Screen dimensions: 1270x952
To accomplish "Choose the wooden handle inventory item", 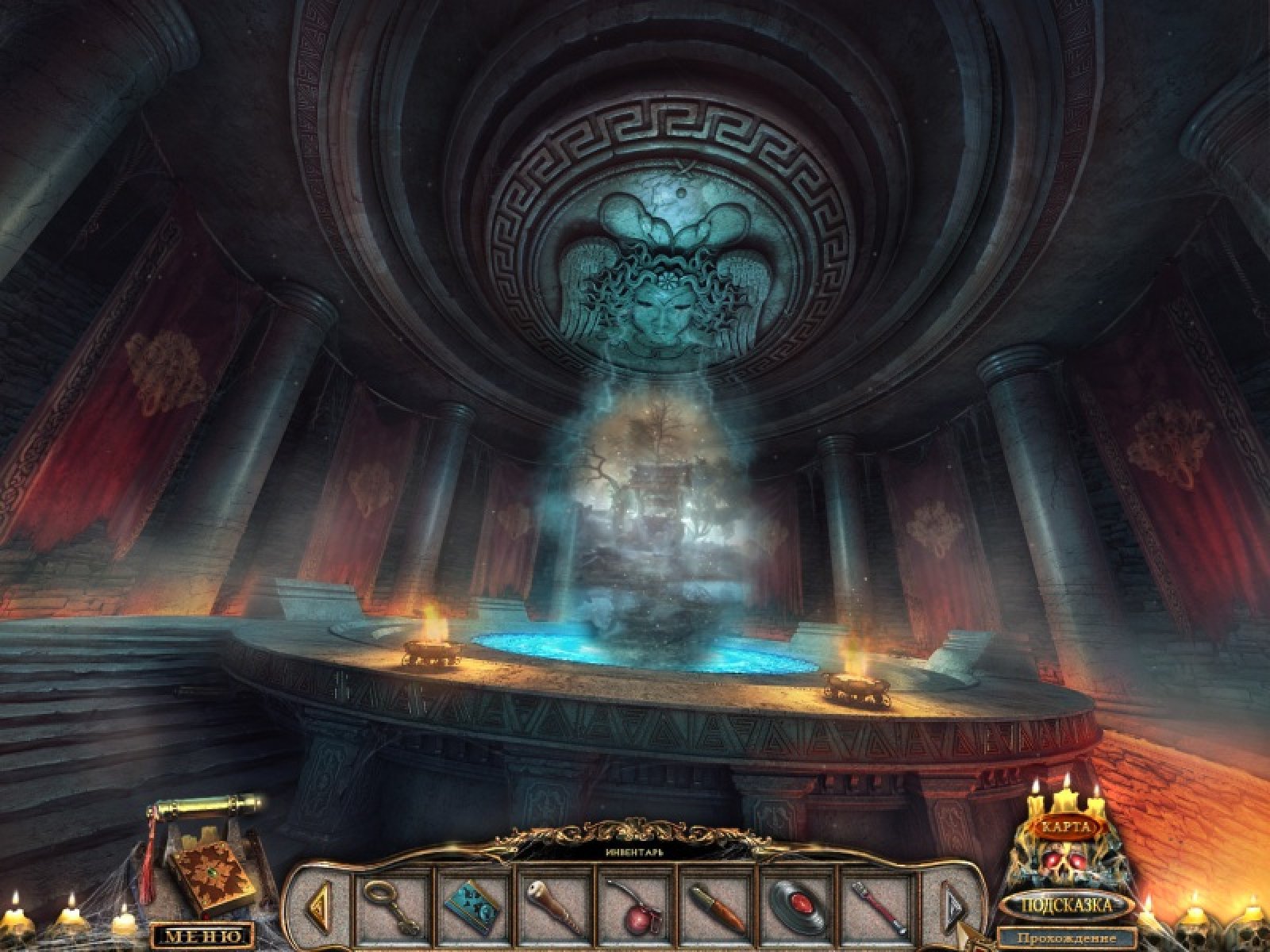I will pos(552,905).
